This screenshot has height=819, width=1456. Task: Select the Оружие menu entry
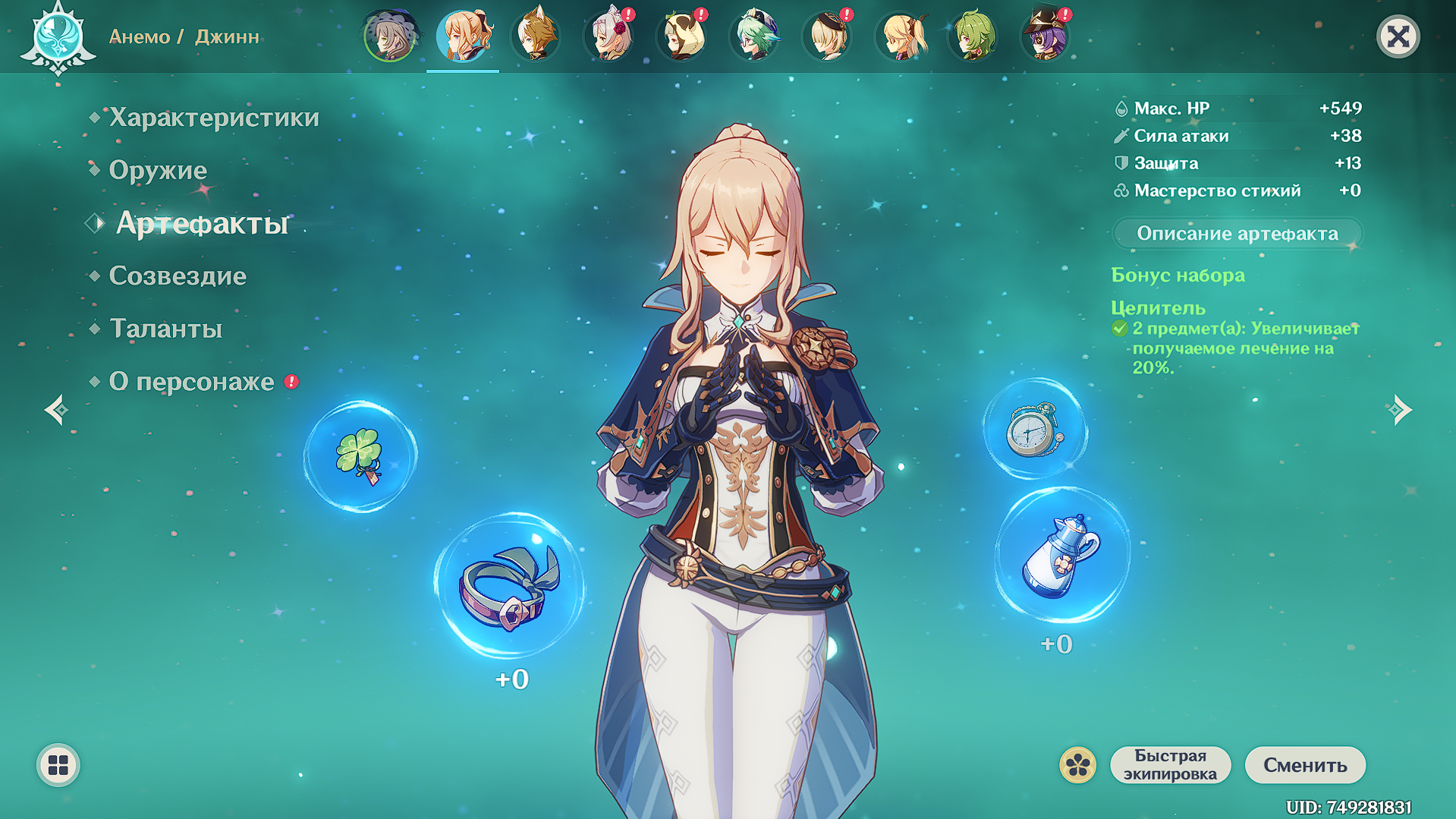[x=158, y=170]
